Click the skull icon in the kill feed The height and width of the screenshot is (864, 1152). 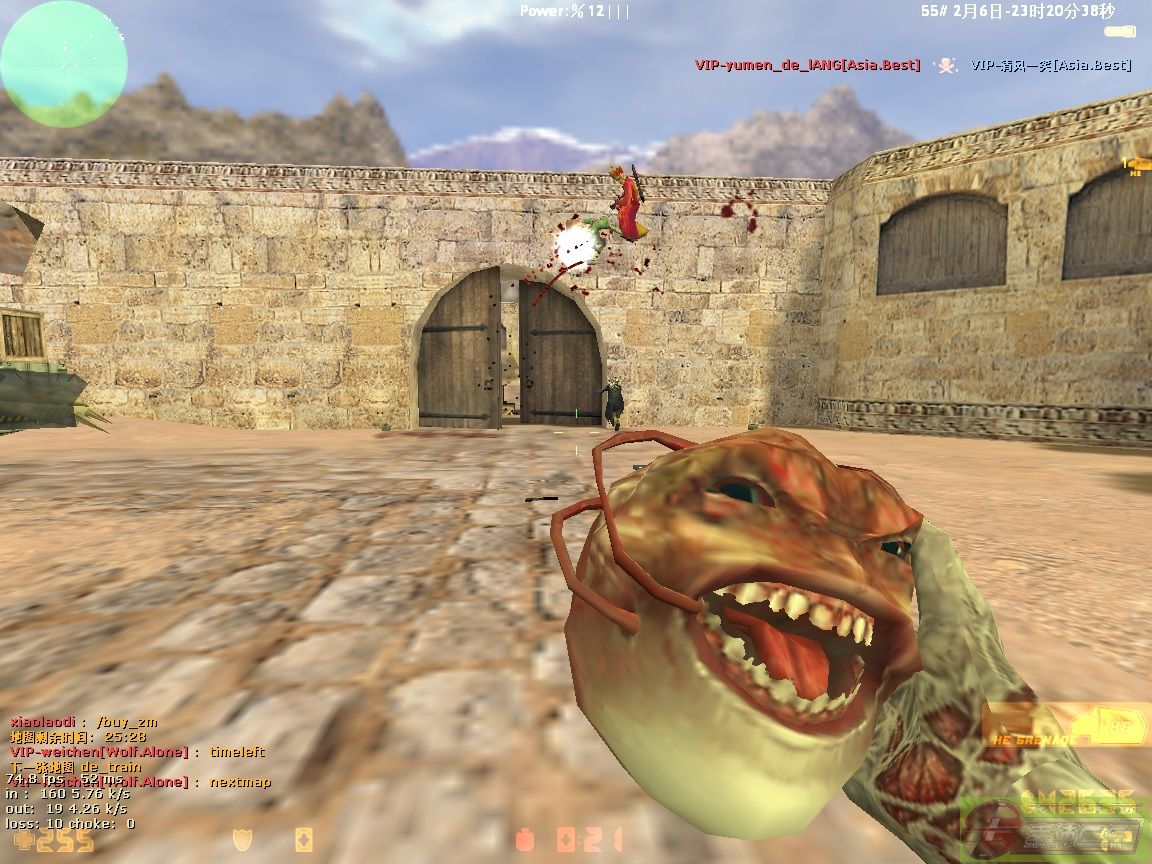pyautogui.click(x=945, y=65)
